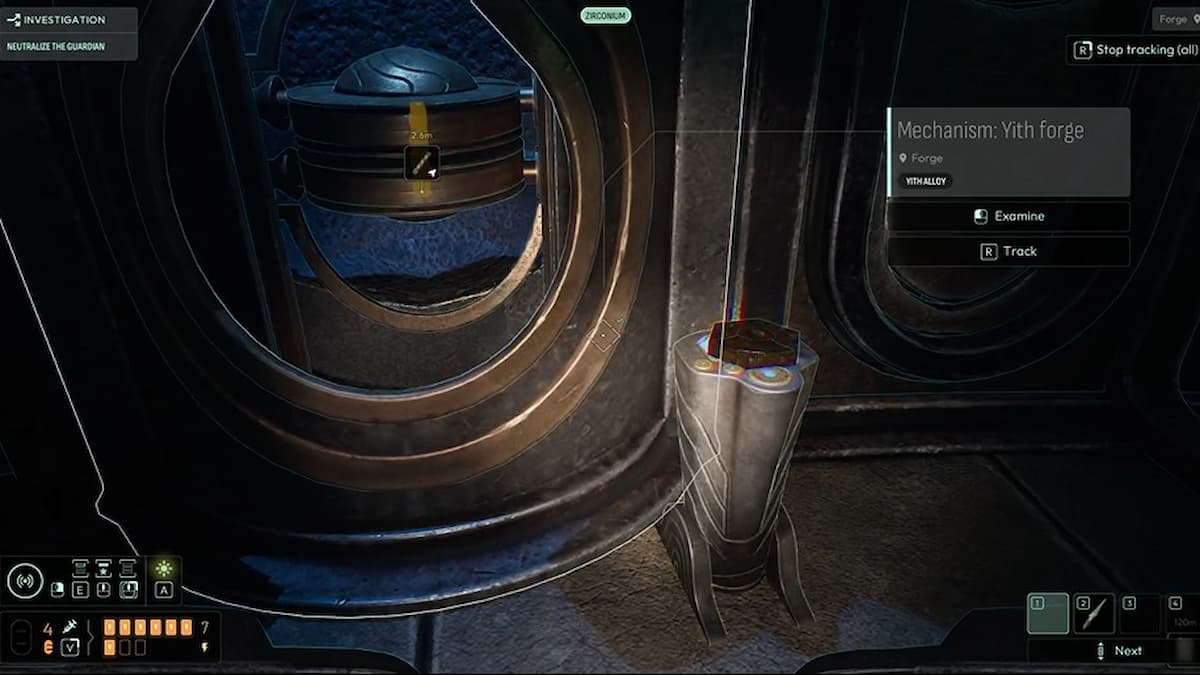Open the Investigation objective tracker
Image resolution: width=1200 pixels, height=675 pixels.
(66, 20)
